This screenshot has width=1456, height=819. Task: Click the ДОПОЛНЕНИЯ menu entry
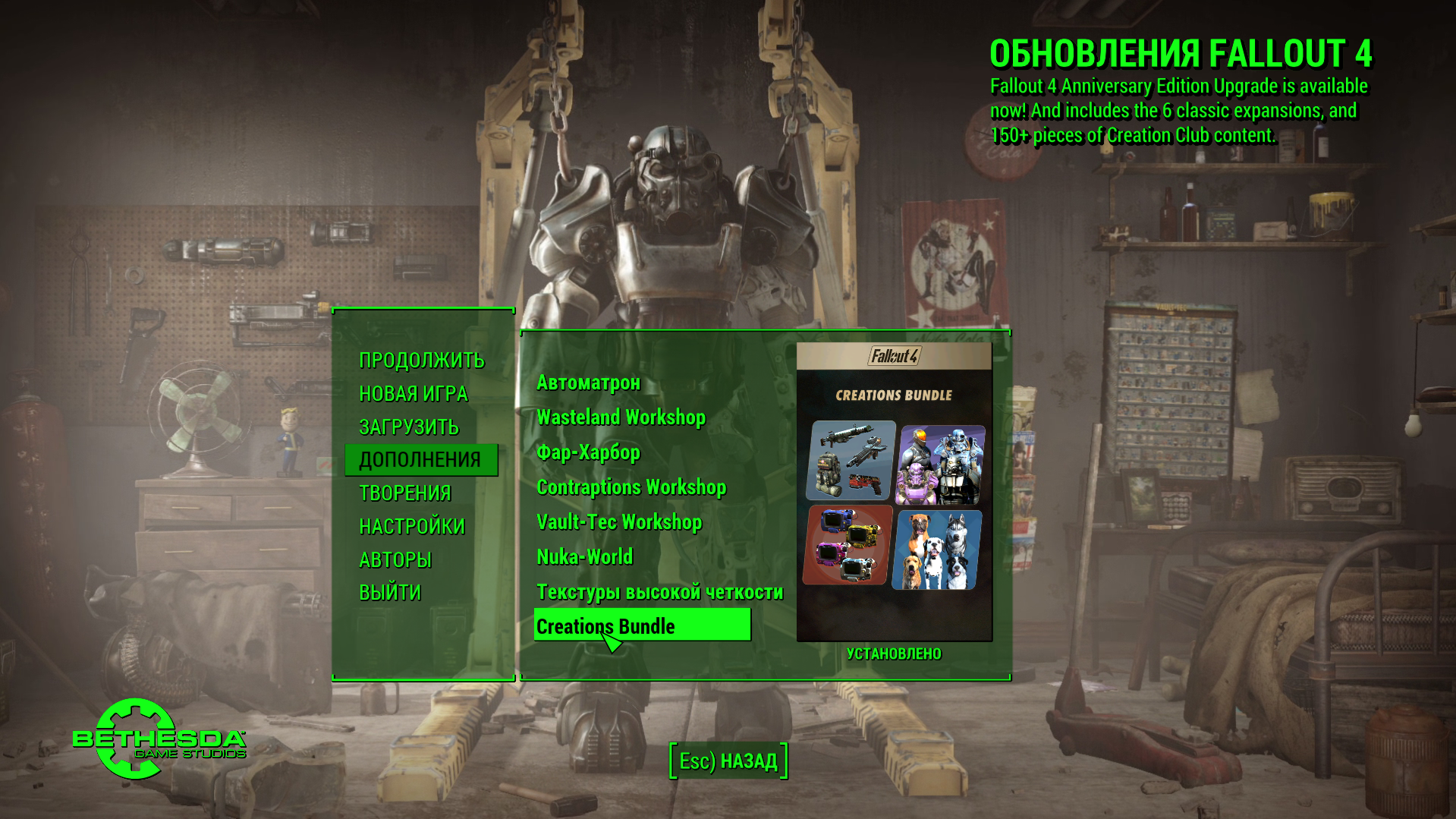tap(420, 460)
